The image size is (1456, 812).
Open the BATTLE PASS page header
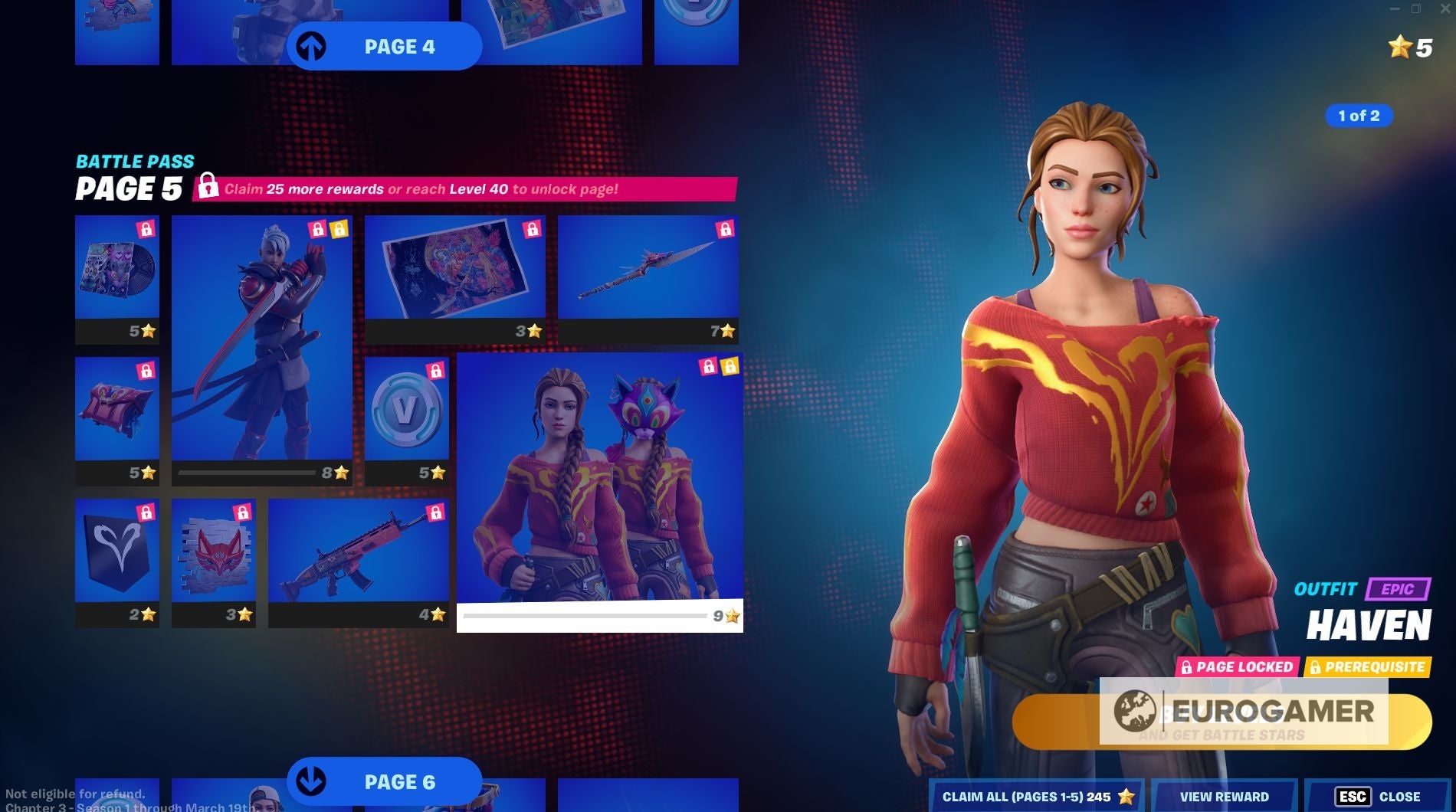point(135,161)
